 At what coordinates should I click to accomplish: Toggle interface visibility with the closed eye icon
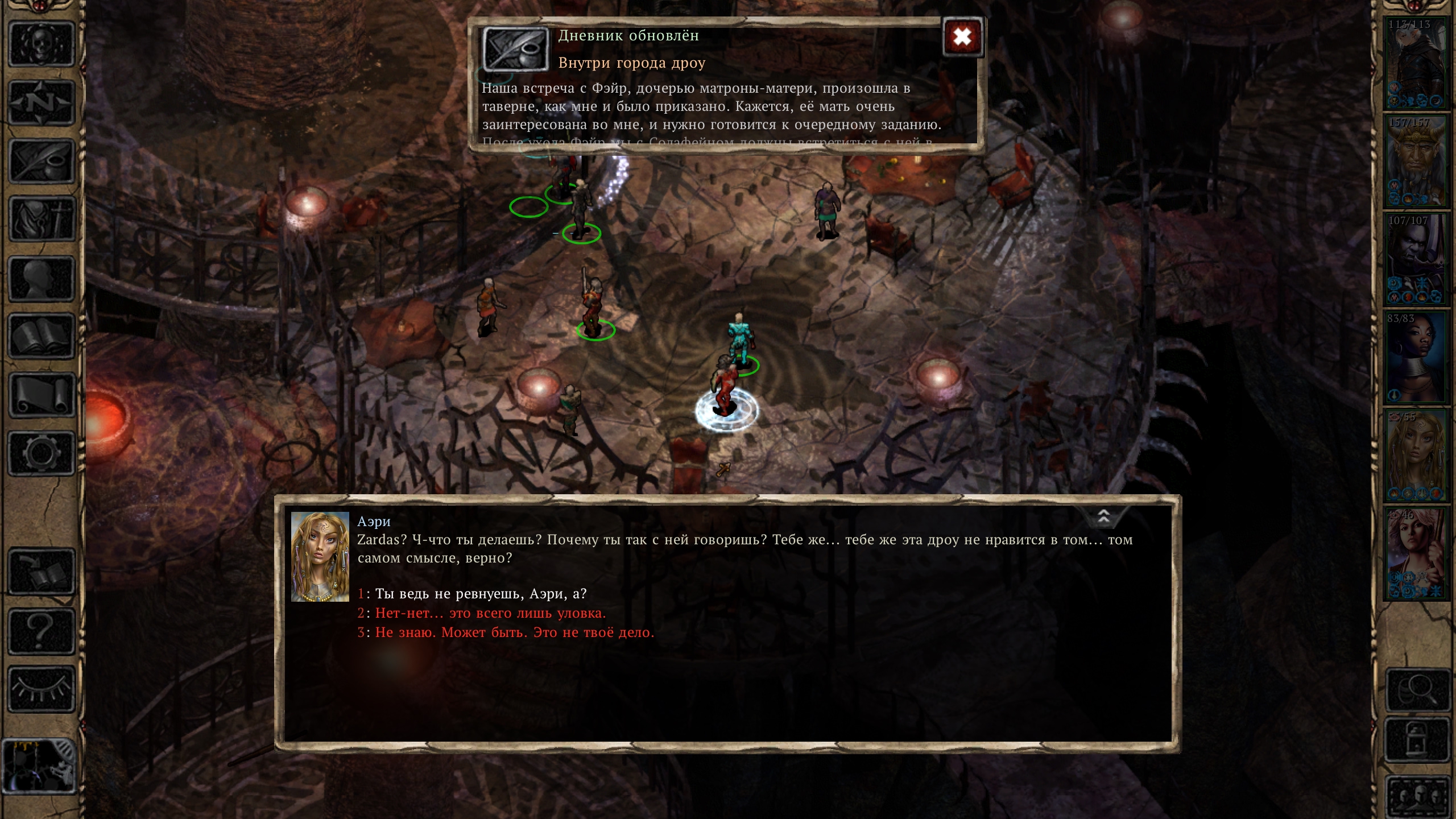coord(42,689)
